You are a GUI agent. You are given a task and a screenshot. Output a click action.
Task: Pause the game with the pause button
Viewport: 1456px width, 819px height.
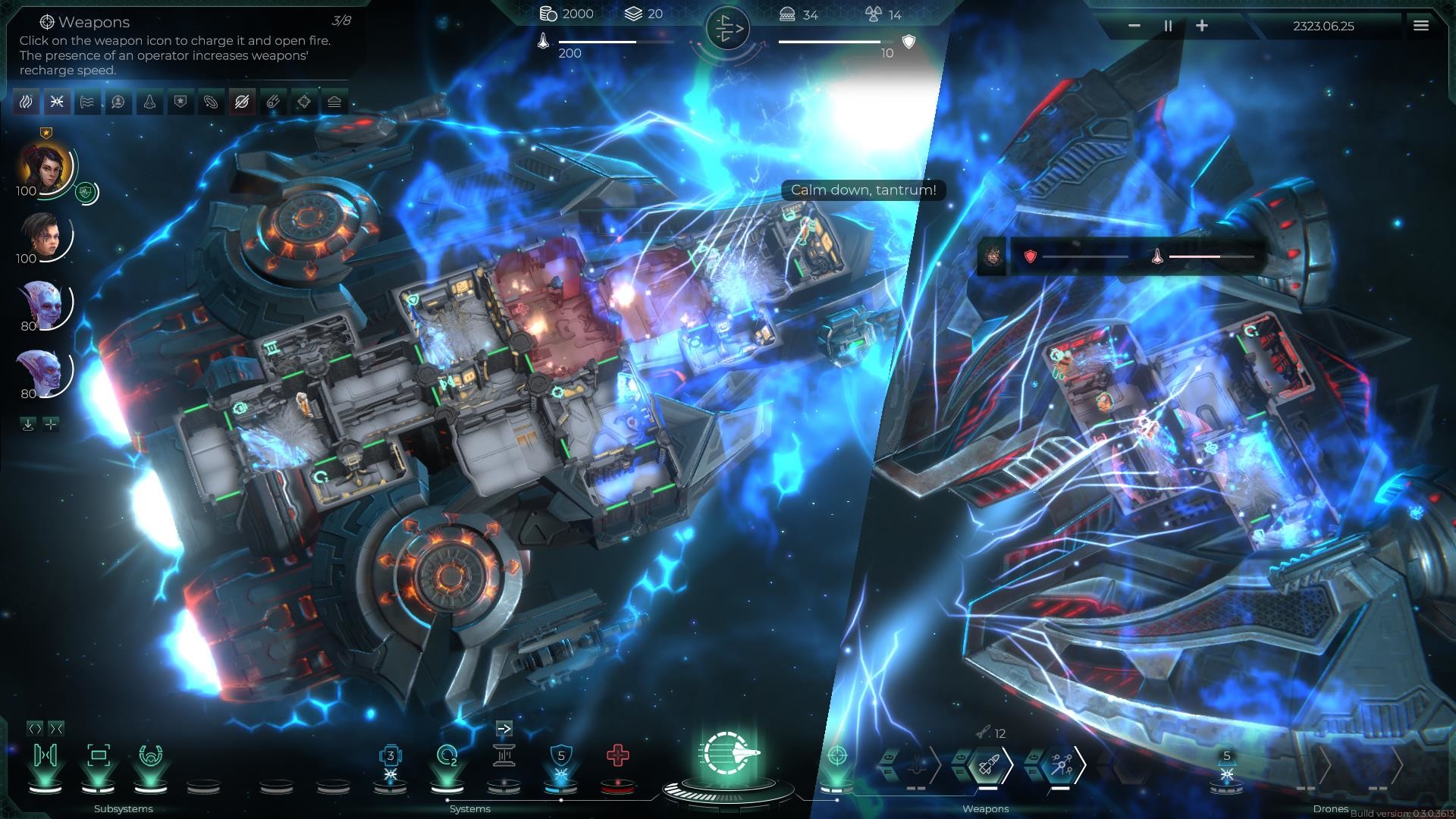1167,26
